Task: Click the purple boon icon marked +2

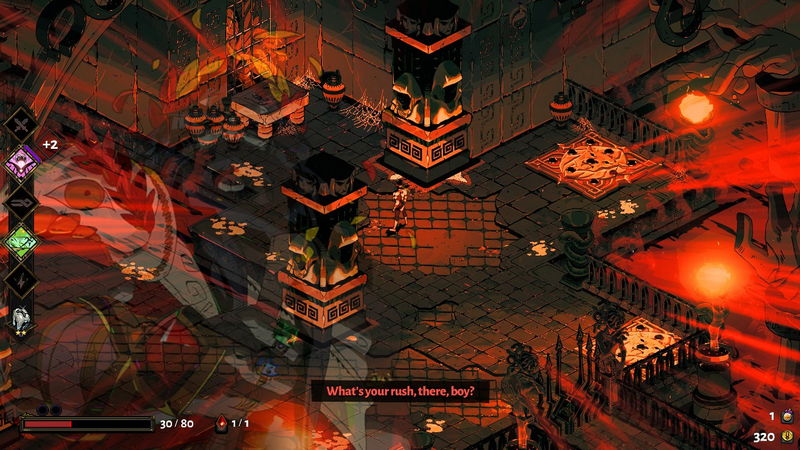Action: pyautogui.click(x=21, y=160)
